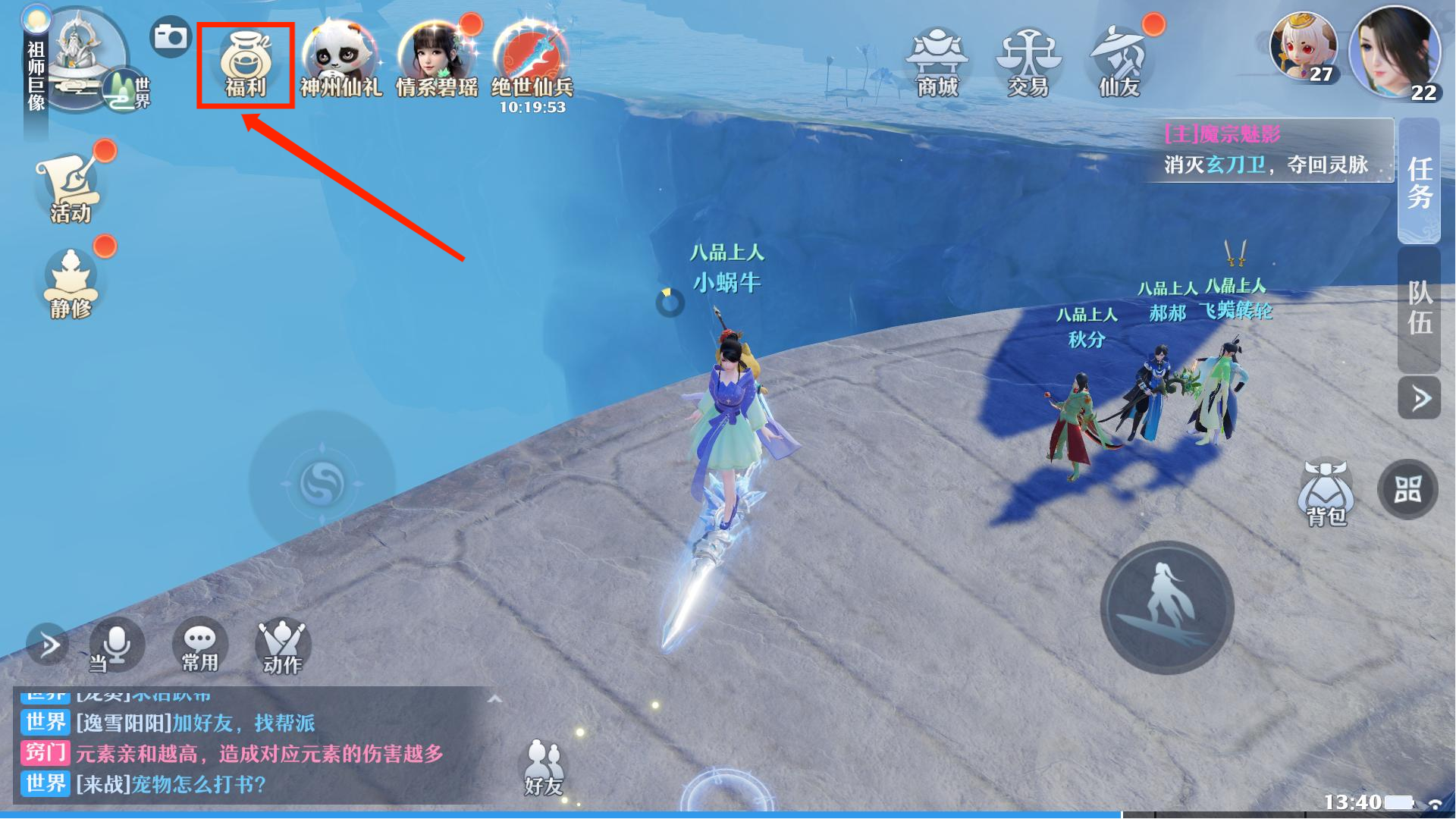The image size is (1456, 819).
Task: Open the 活动 activities scroll
Action: [70, 187]
